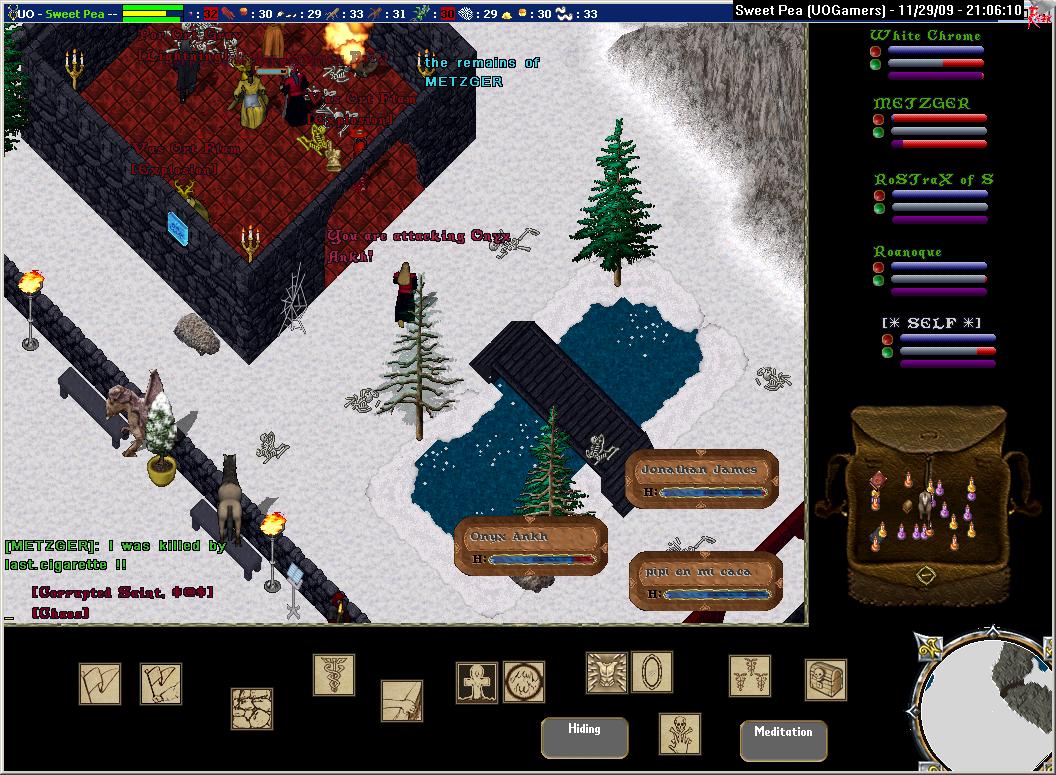Image resolution: width=1056 pixels, height=775 pixels.
Task: Select the Onyx Ankh health bar
Action: tap(530, 546)
